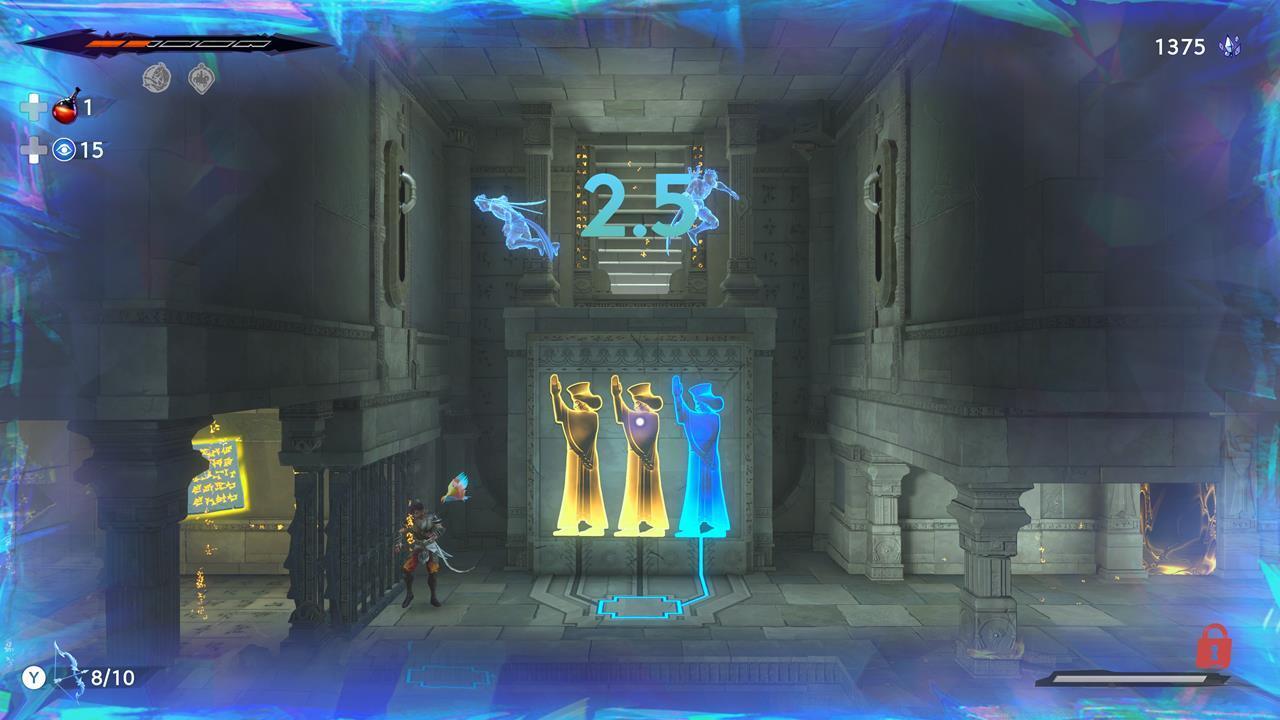Click the health bar at the top left
The image size is (1280, 720).
click(150, 42)
